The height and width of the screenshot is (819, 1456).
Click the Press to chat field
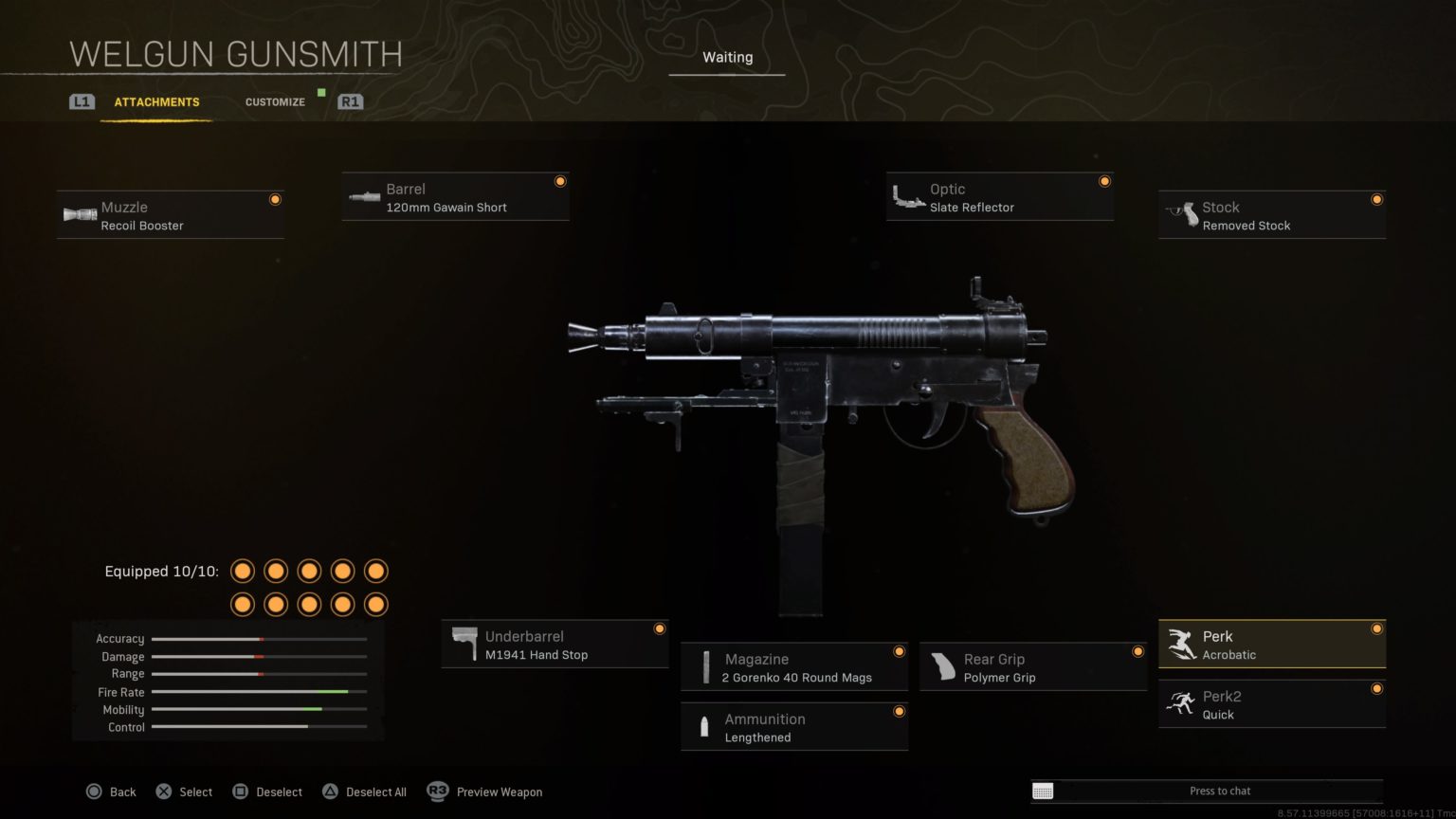pyautogui.click(x=1221, y=790)
